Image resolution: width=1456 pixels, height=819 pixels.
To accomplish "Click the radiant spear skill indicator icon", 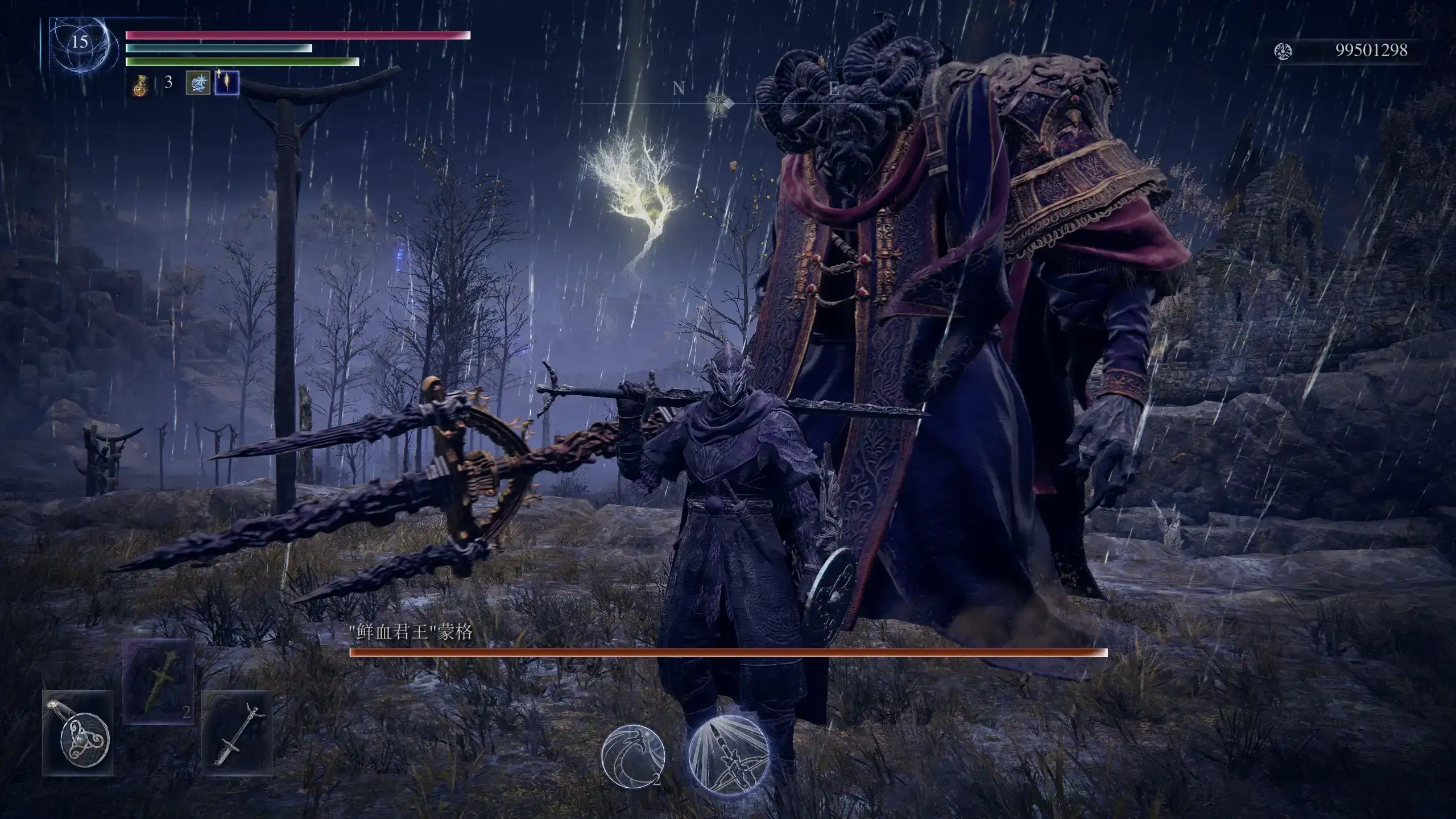I will [x=730, y=756].
